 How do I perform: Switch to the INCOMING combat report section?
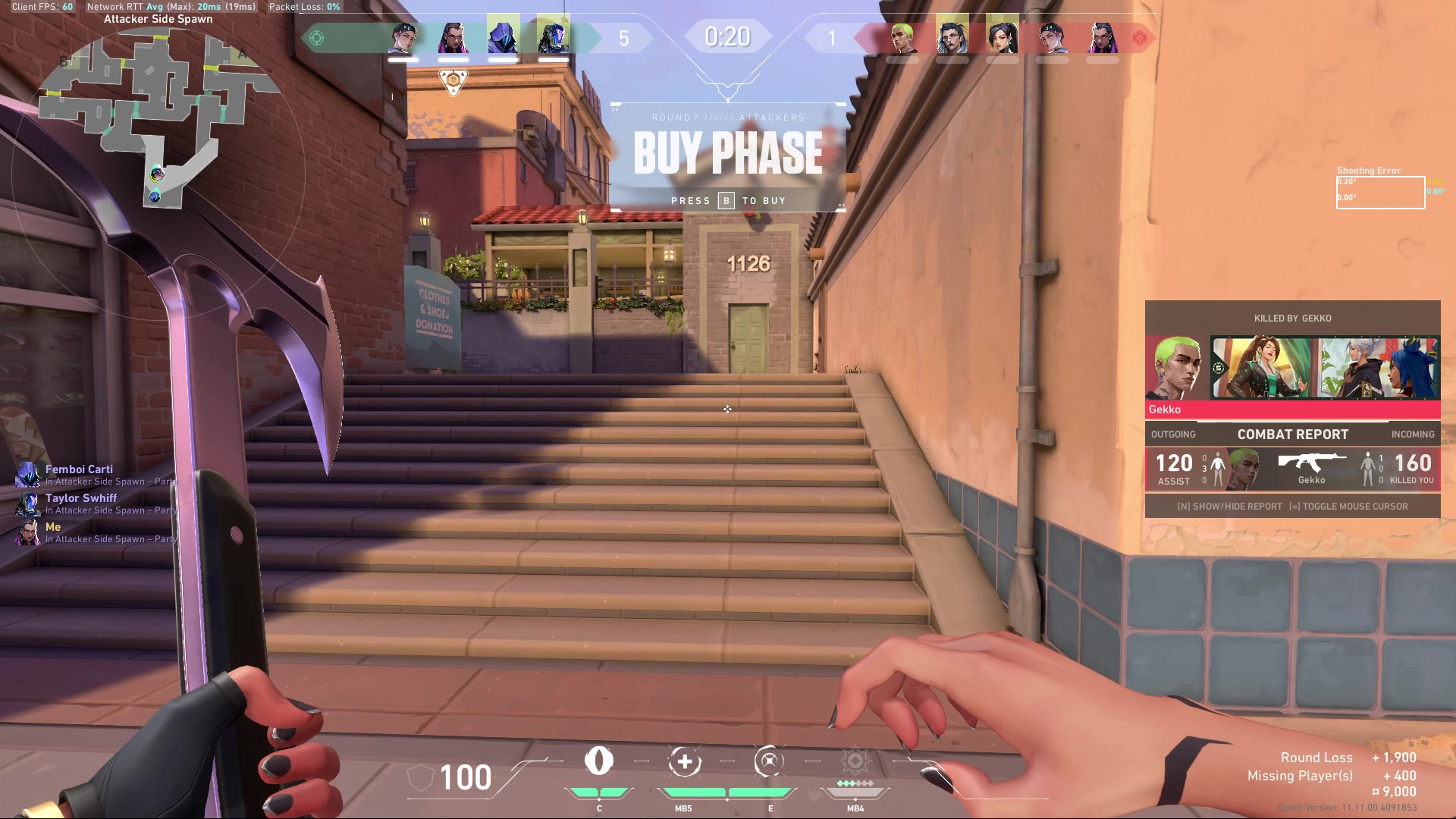1413,434
